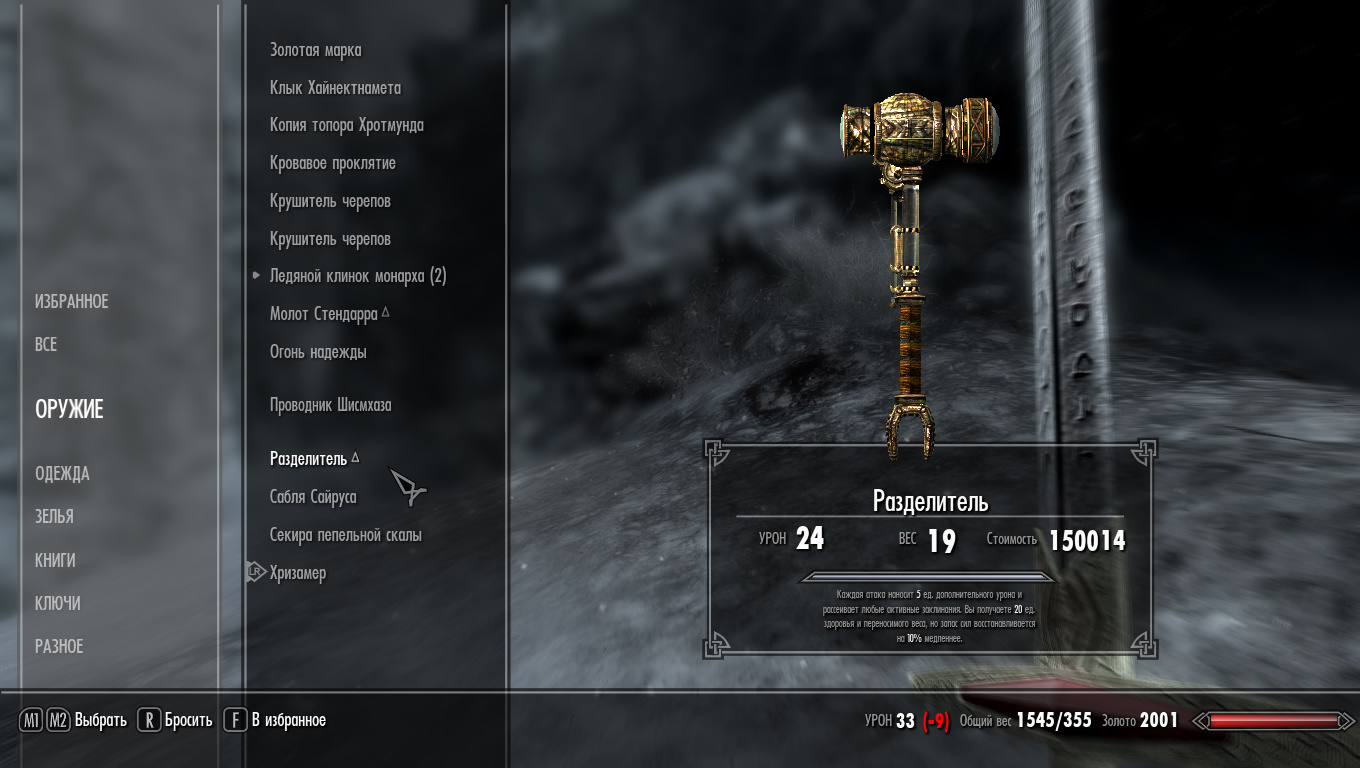Pick Проводник Шисмхаза in the list
This screenshot has height=768, width=1360.
click(330, 405)
